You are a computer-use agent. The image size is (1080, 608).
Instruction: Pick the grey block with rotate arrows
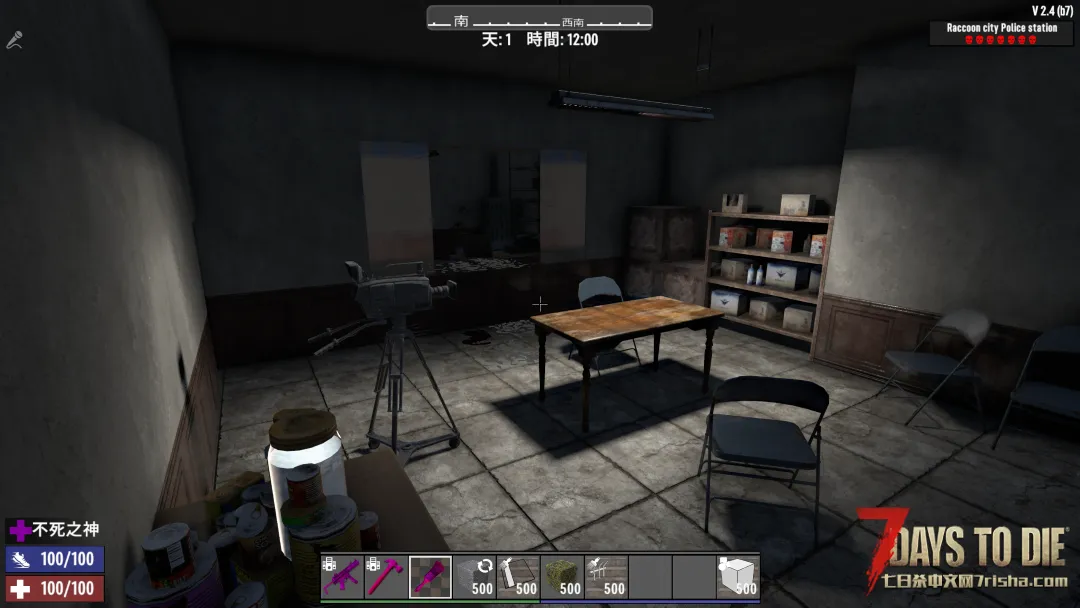(474, 577)
